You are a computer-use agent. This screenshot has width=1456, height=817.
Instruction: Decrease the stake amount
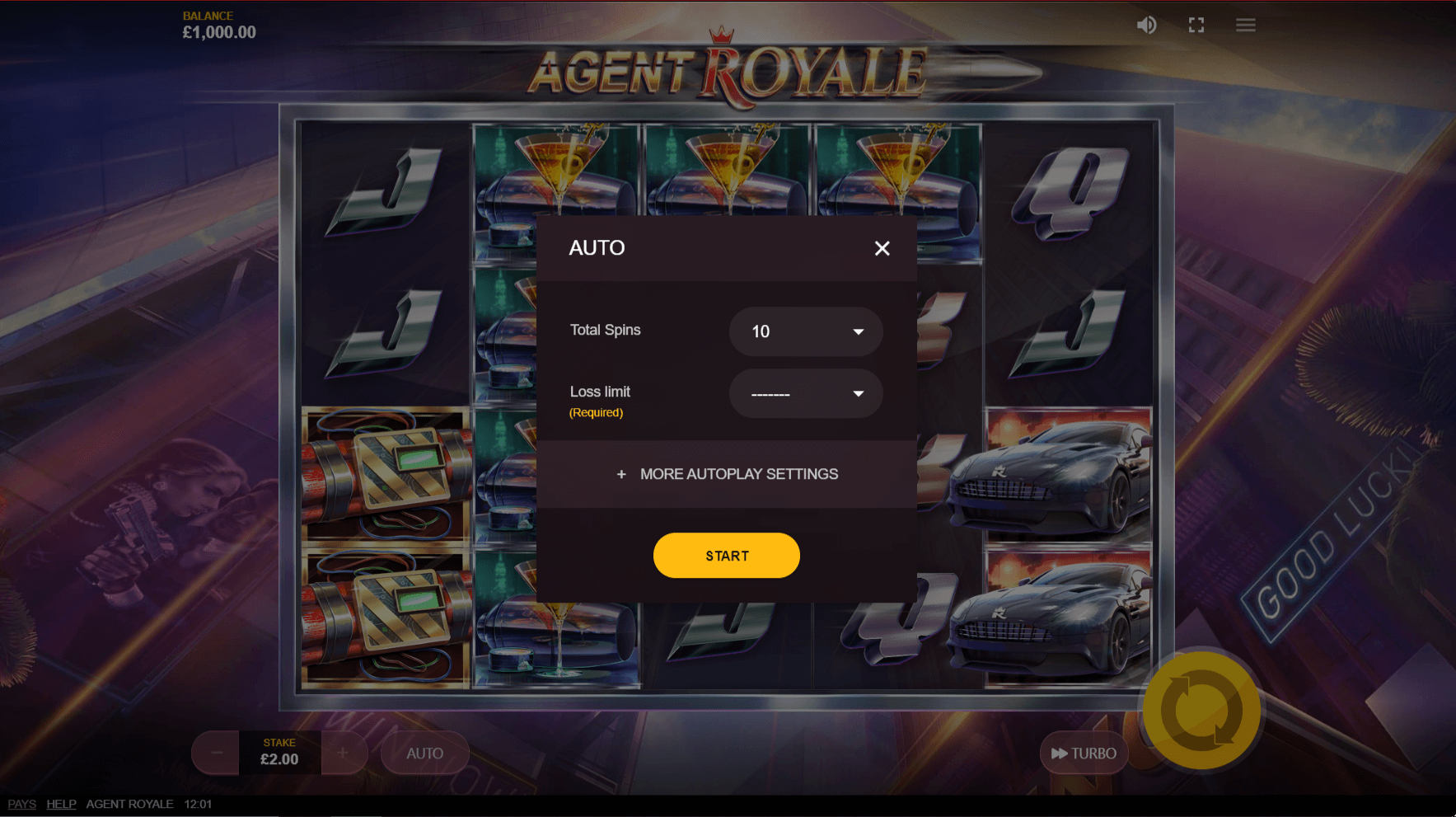[x=215, y=752]
